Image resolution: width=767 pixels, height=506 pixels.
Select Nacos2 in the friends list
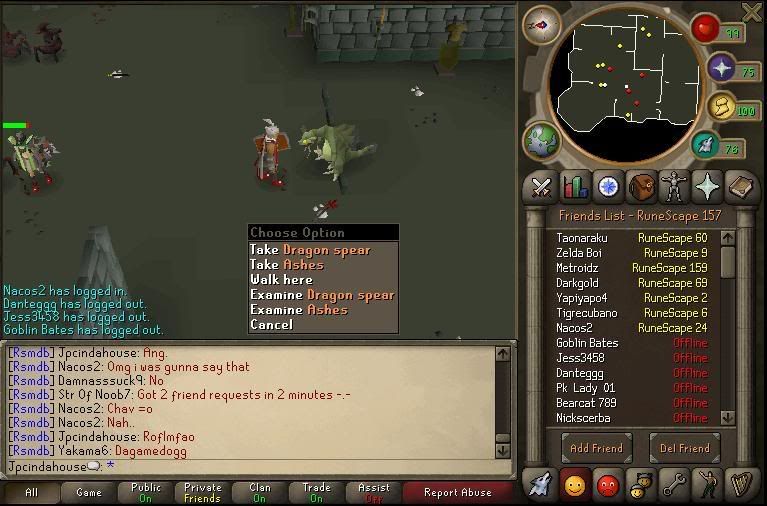point(575,328)
